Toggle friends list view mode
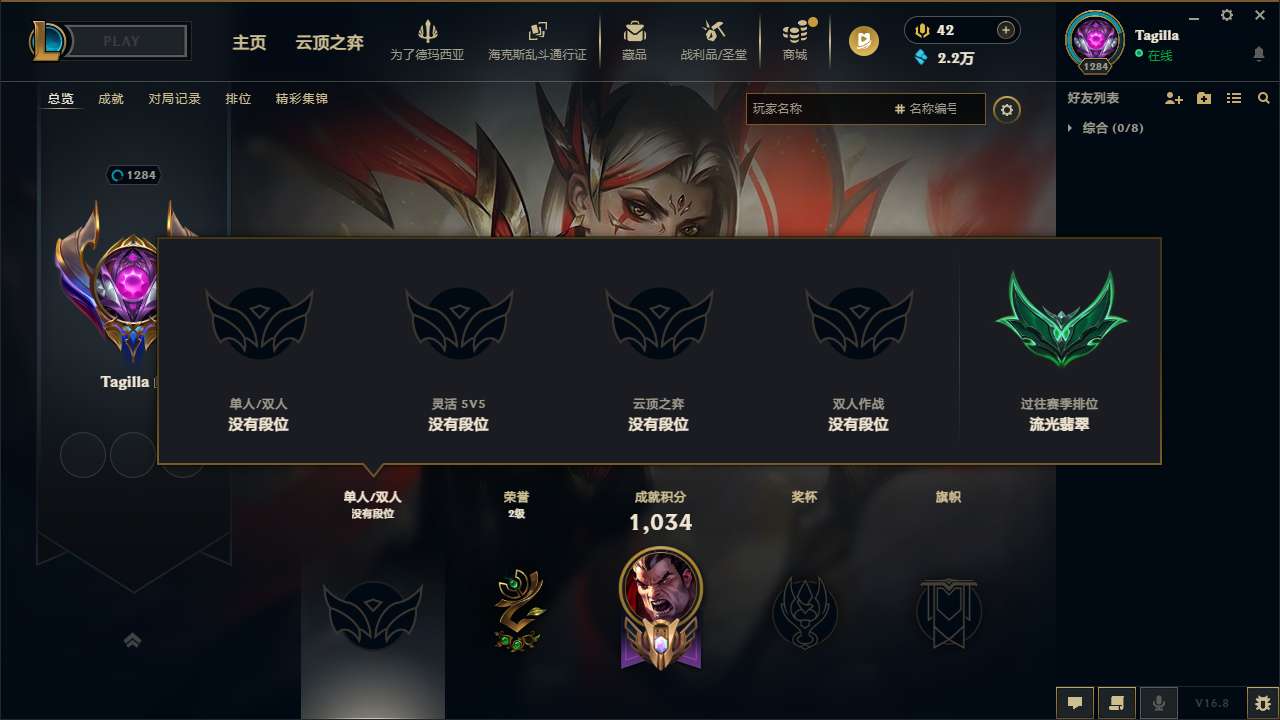1280x720 pixels. coord(1233,98)
